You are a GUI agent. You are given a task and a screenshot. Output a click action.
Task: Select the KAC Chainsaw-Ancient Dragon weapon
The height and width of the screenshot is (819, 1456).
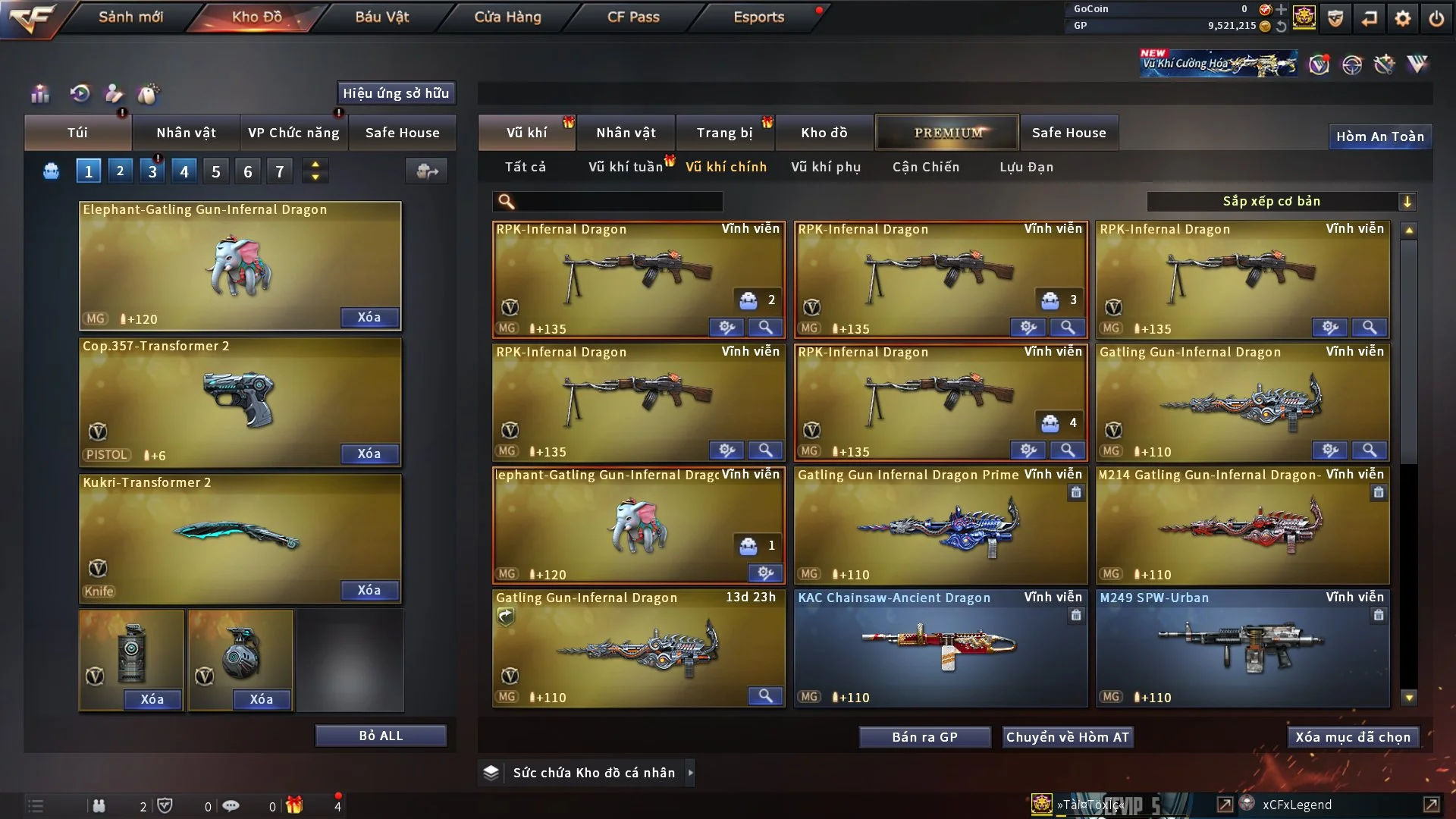tap(940, 648)
